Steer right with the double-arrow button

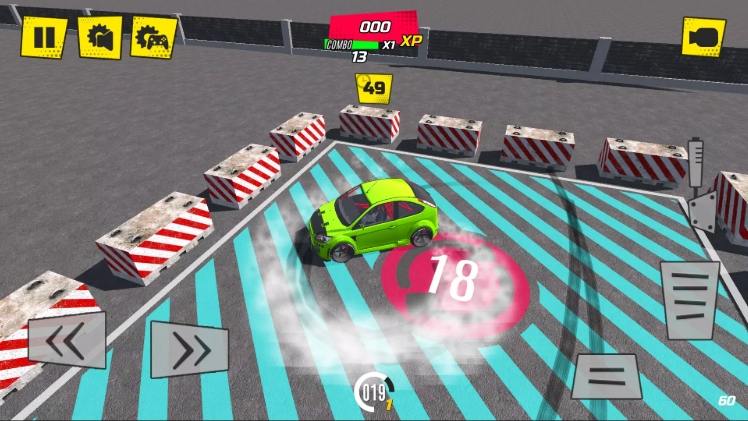tap(189, 349)
